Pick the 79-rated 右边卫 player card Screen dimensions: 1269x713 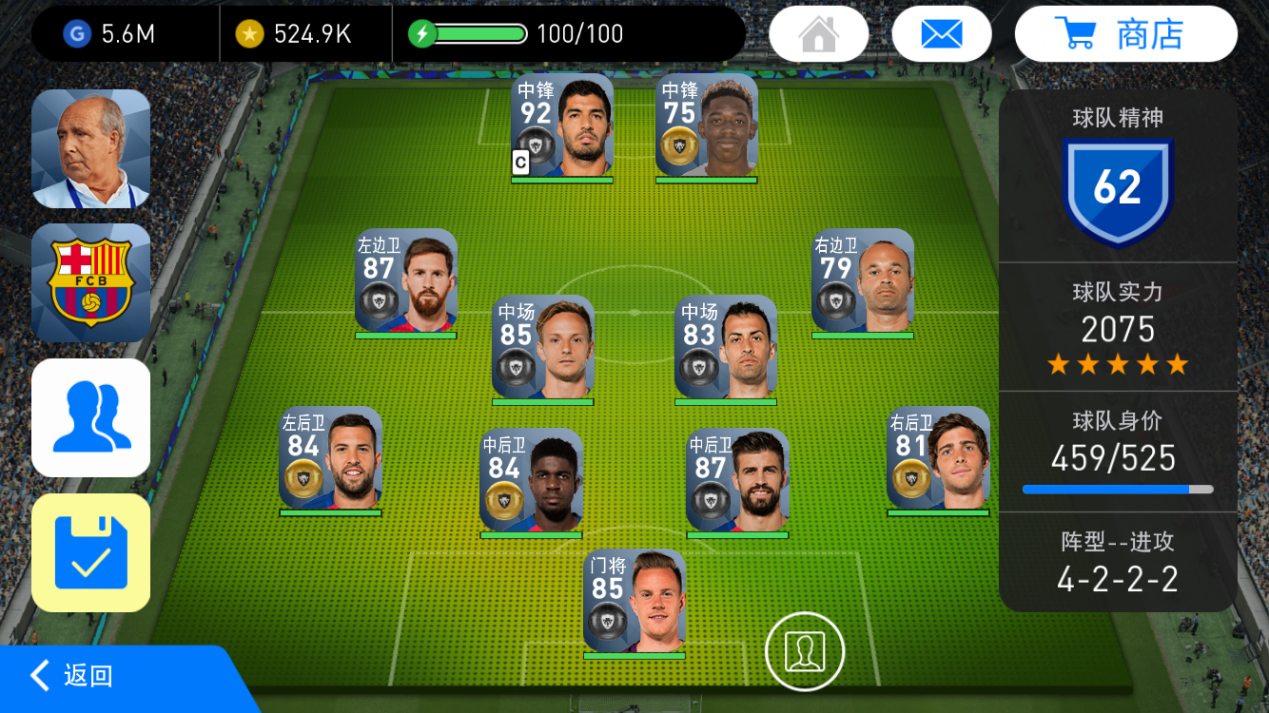tap(862, 282)
